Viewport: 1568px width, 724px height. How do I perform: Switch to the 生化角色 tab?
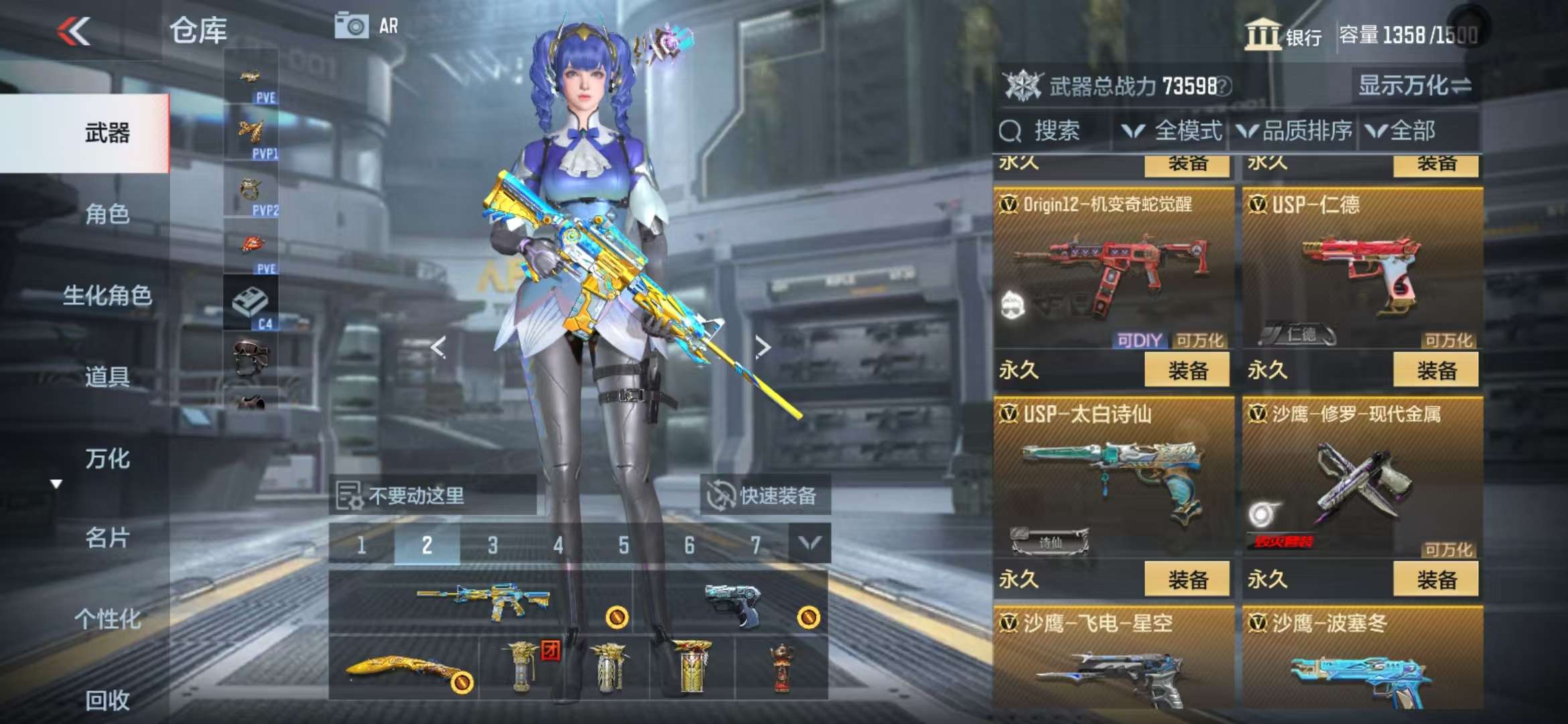tap(107, 296)
